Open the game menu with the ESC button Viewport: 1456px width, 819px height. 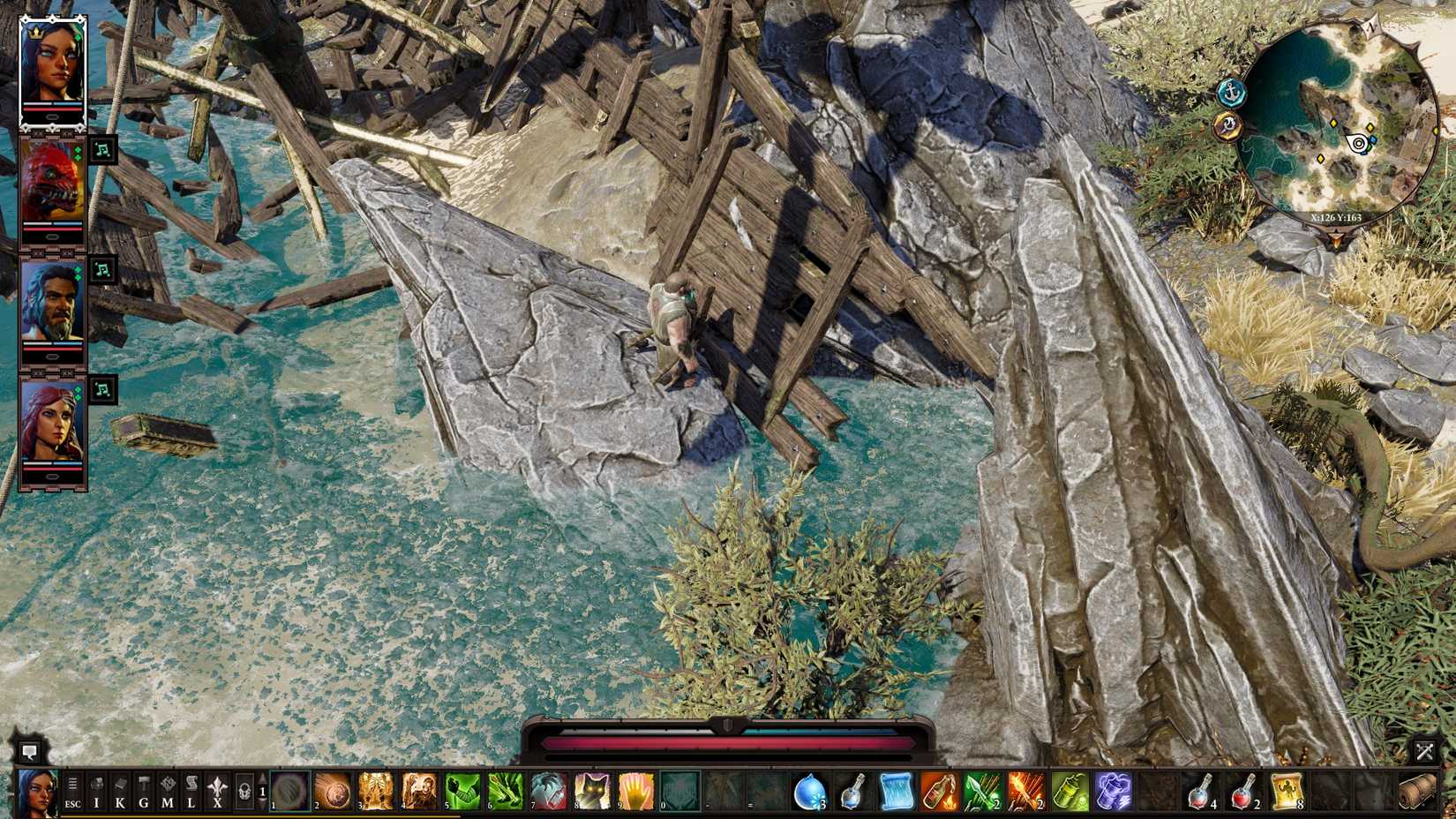pos(73,801)
